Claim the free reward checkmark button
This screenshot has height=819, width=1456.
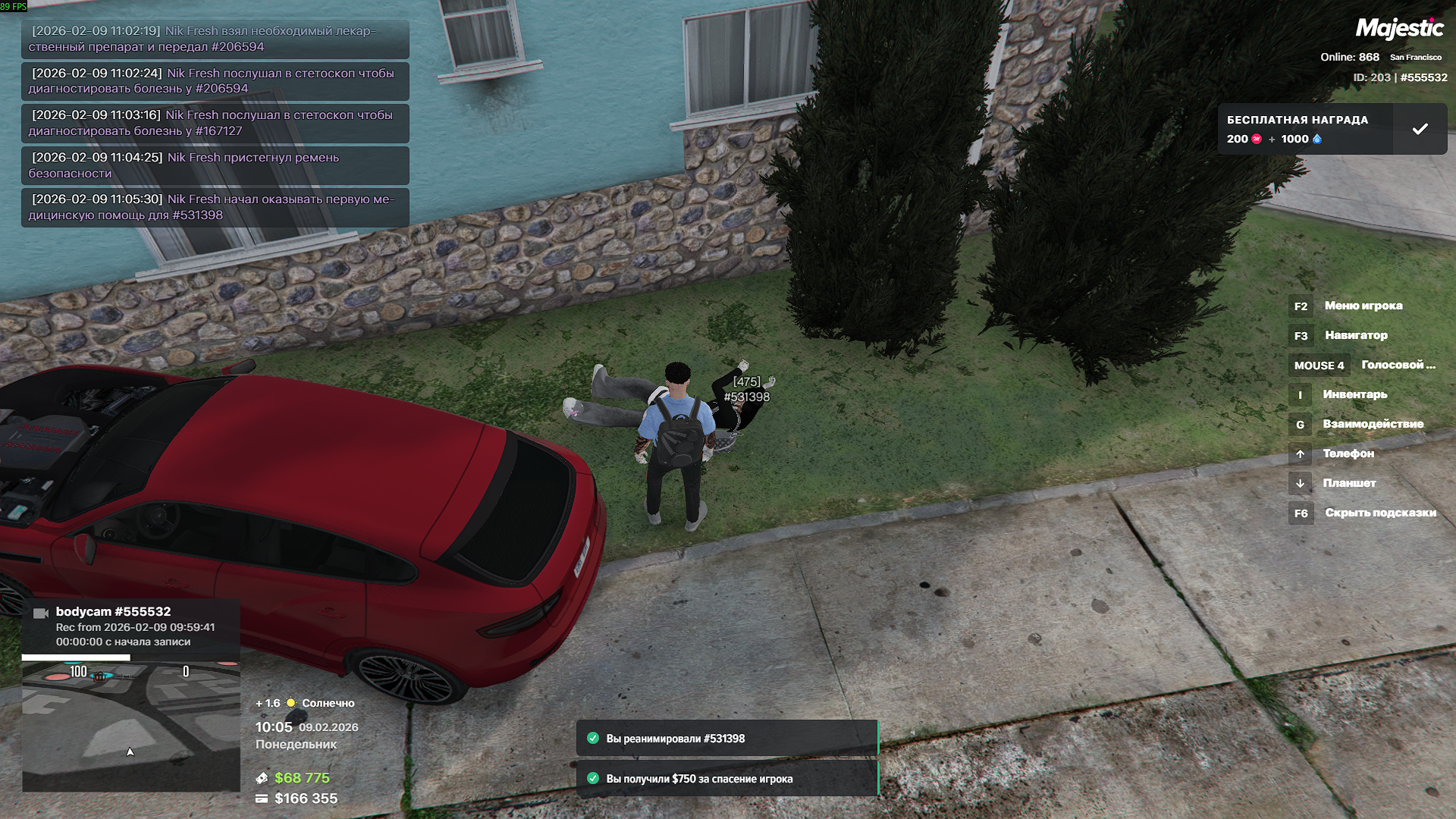(1420, 129)
